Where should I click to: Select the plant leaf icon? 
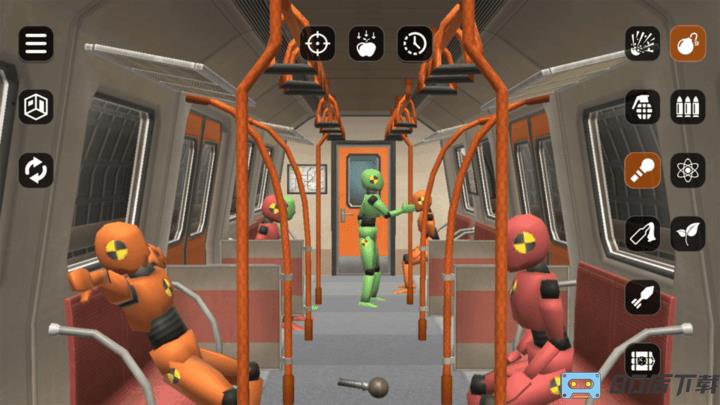pyautogui.click(x=688, y=233)
